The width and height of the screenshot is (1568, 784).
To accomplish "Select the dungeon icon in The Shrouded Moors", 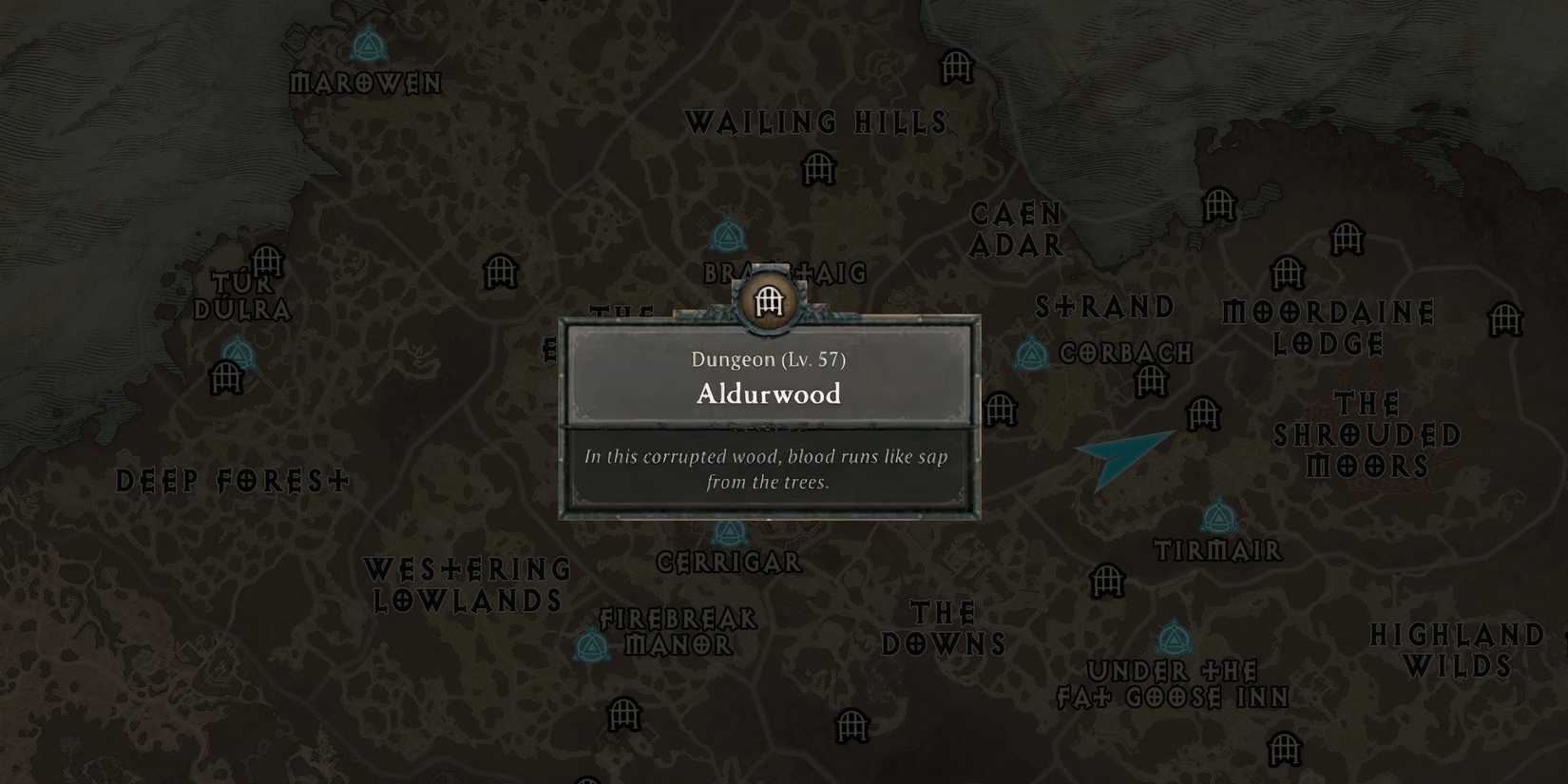I will pos(1507,320).
